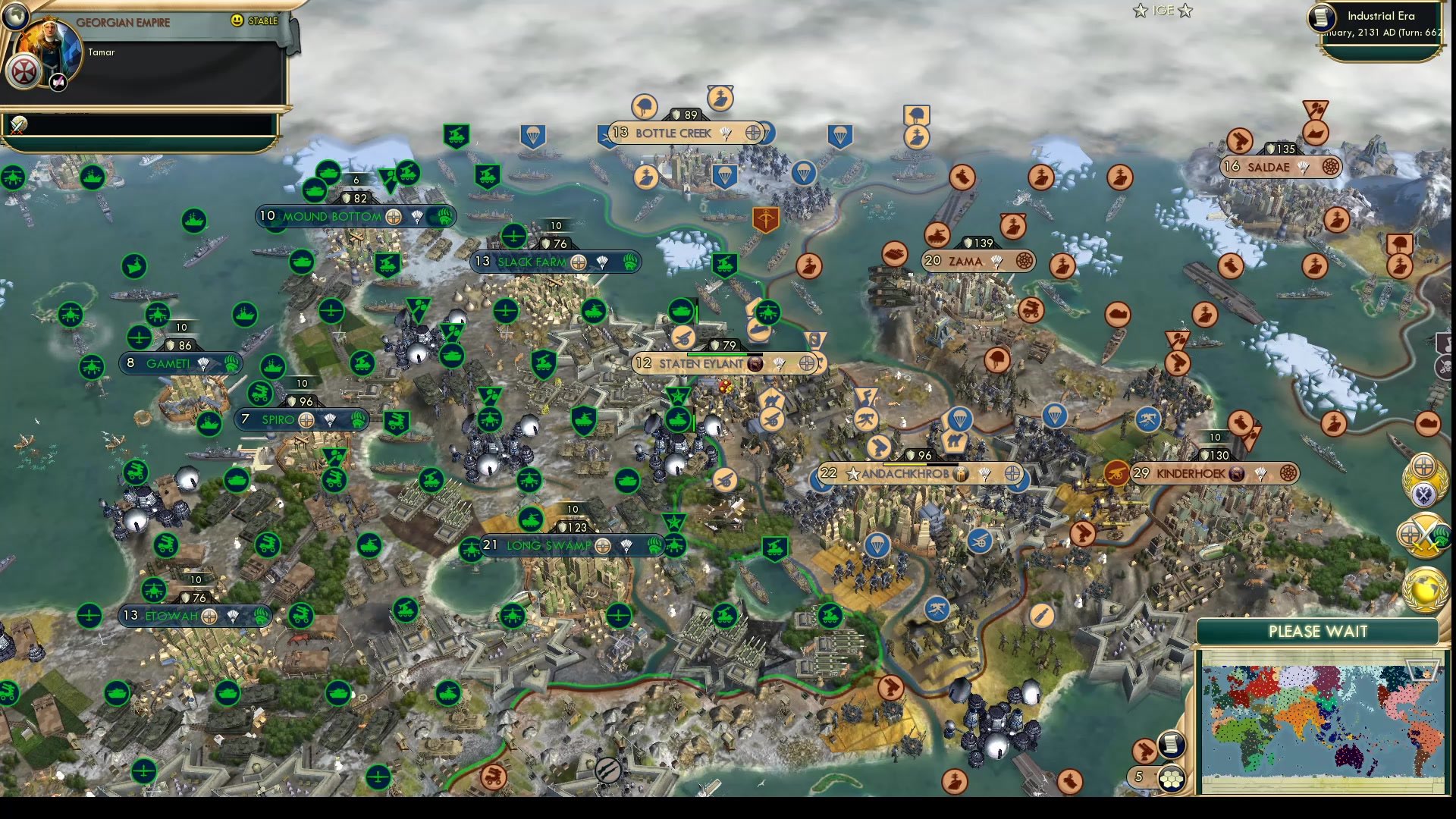This screenshot has width=1456, height=819.
Task: Click the diplomacy double-eagle shield icon
Action: [1425, 494]
